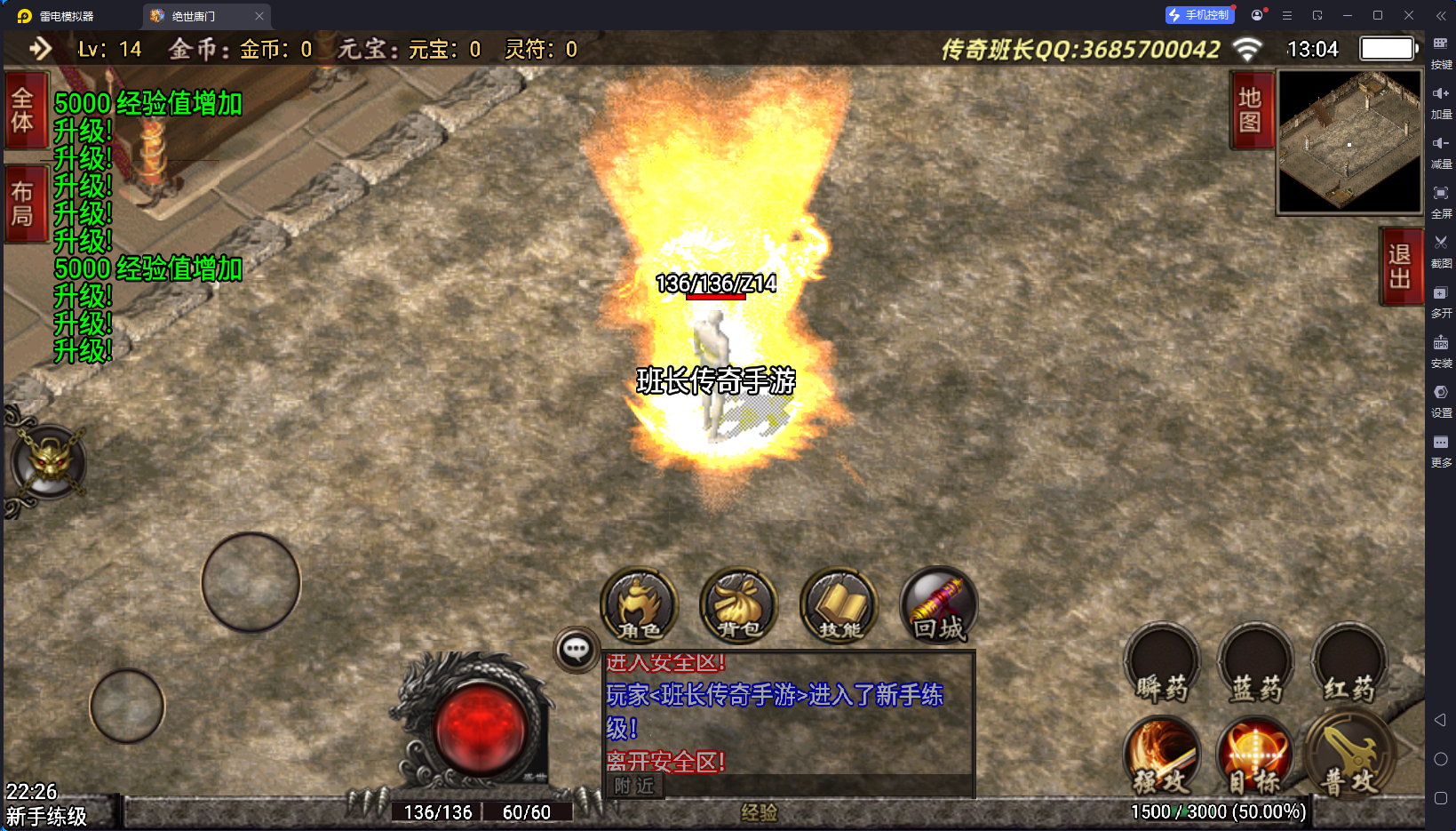This screenshot has height=831, width=1456.
Task: Open the 地图 map button
Action: tap(1251, 110)
